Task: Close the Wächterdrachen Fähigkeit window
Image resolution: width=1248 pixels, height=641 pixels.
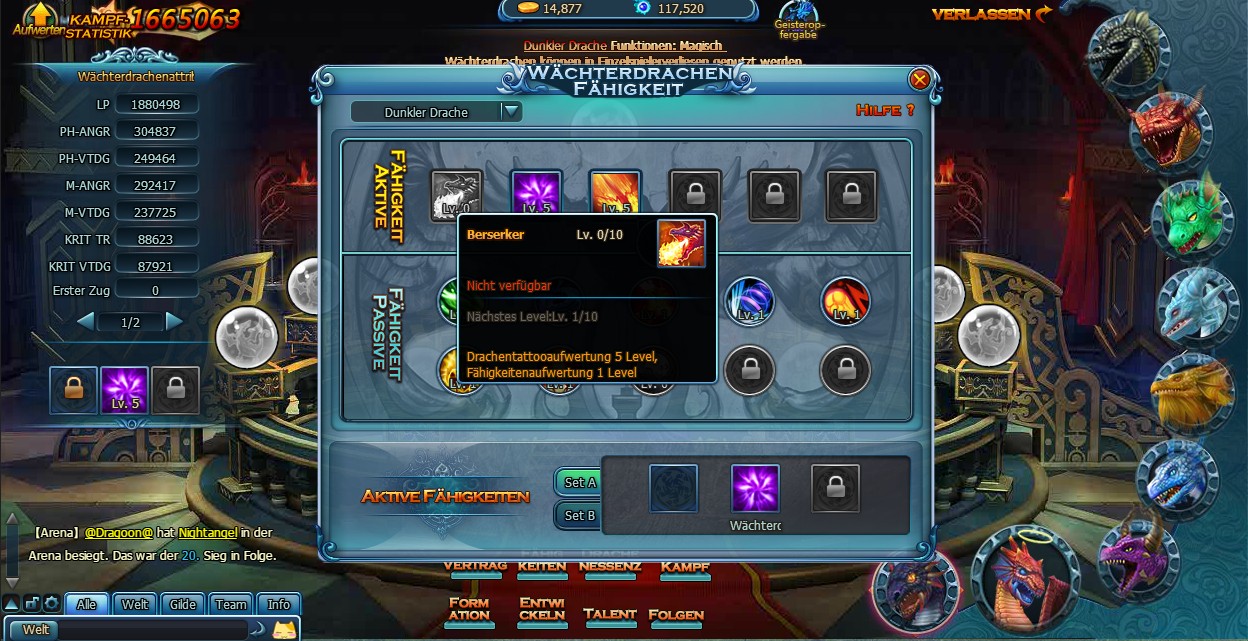Action: click(x=919, y=79)
